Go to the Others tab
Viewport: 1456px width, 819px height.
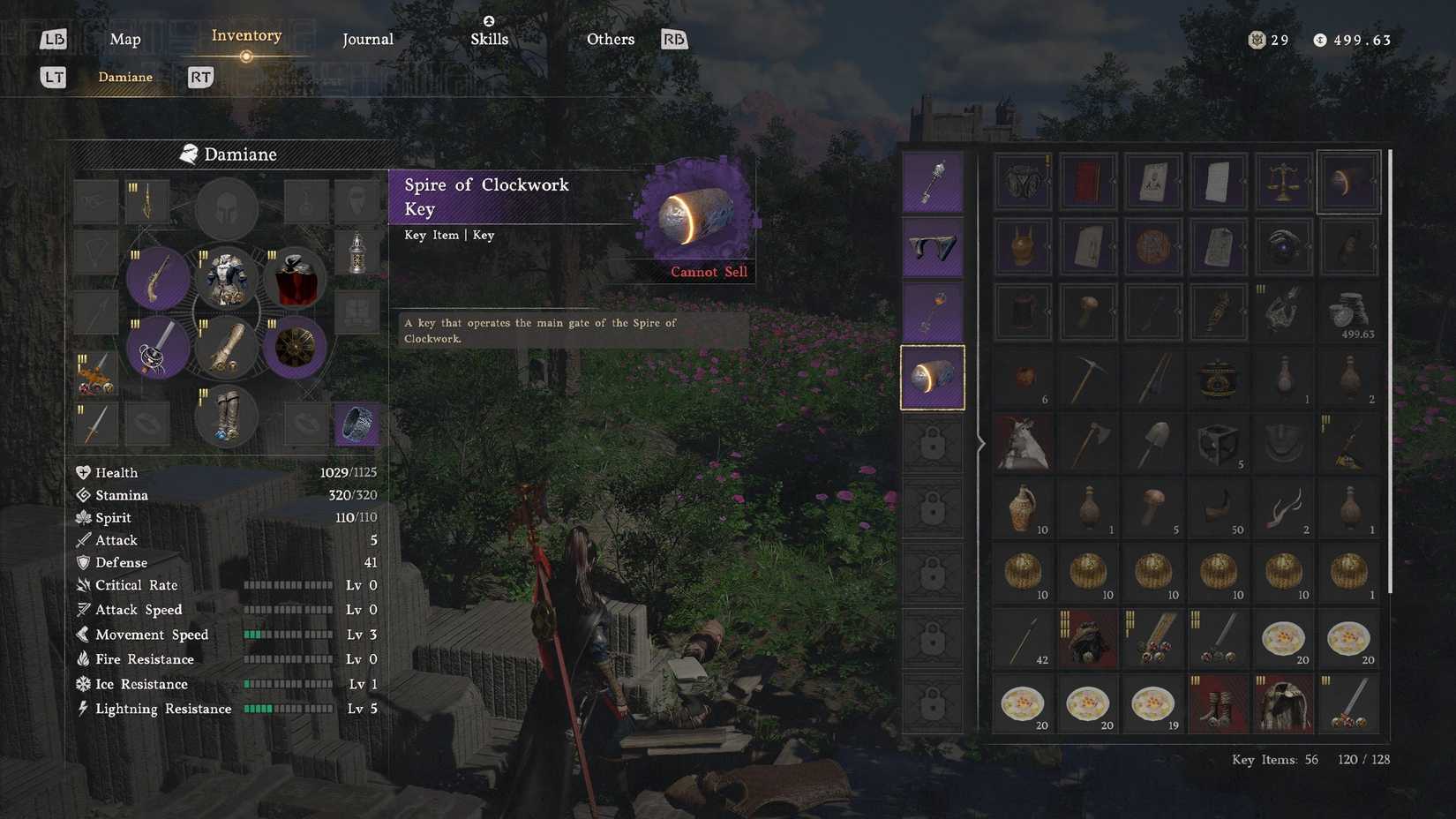(610, 39)
